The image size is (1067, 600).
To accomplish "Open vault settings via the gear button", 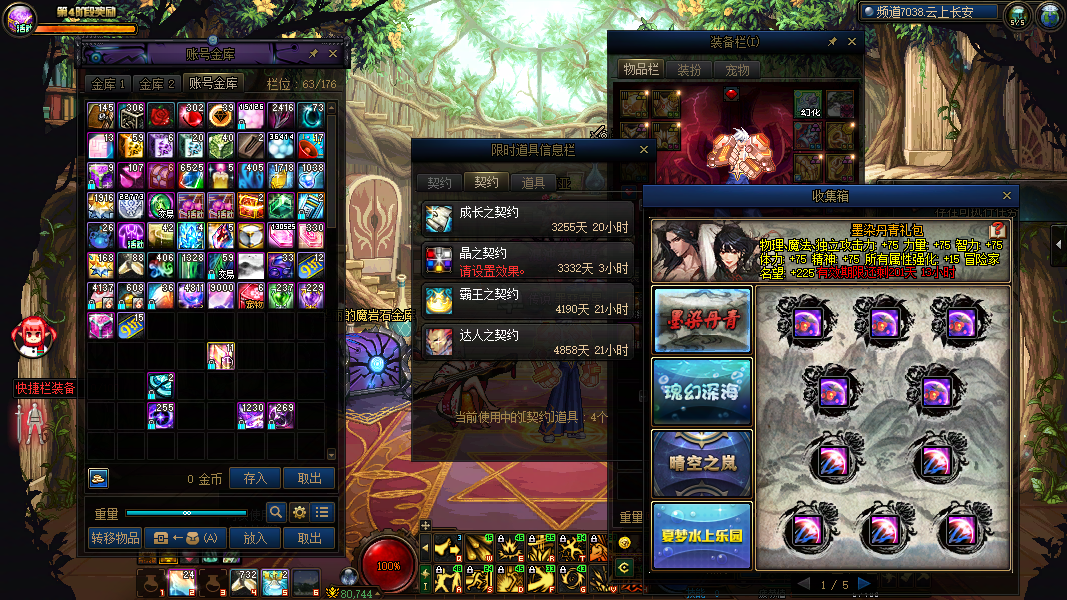I will click(x=299, y=513).
